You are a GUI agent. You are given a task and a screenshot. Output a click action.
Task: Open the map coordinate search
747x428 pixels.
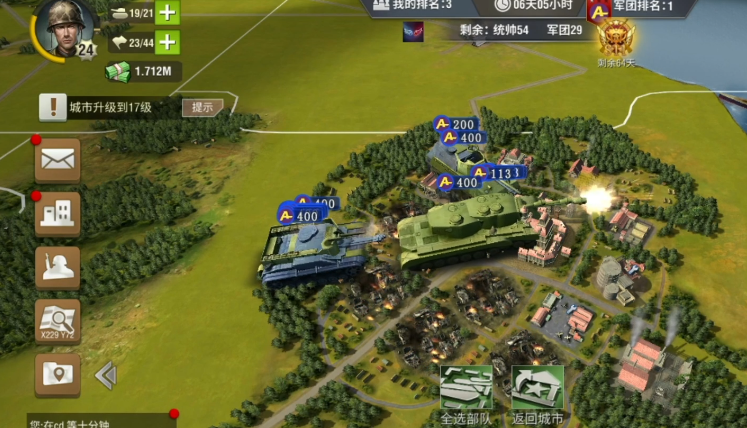tap(58, 321)
